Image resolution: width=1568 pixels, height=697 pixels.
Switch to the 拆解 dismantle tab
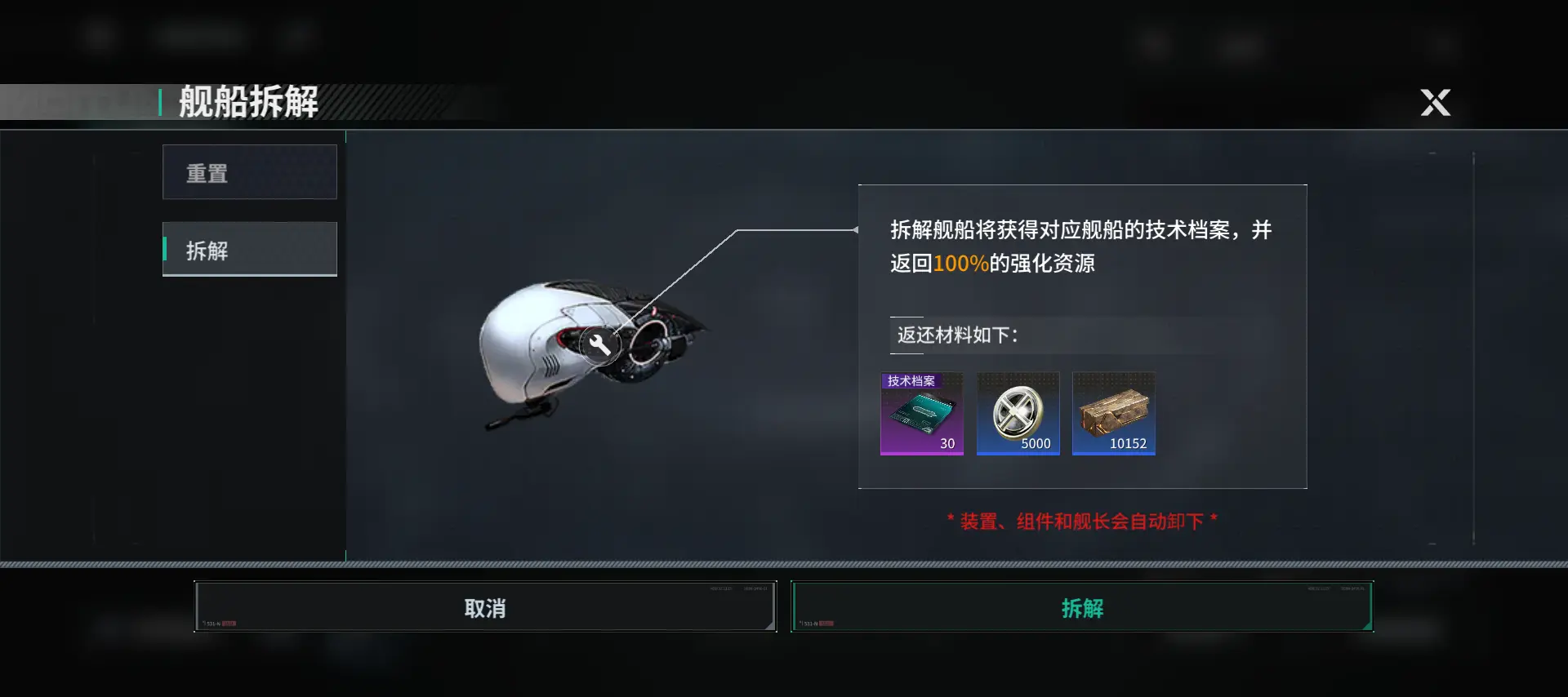pyautogui.click(x=250, y=249)
